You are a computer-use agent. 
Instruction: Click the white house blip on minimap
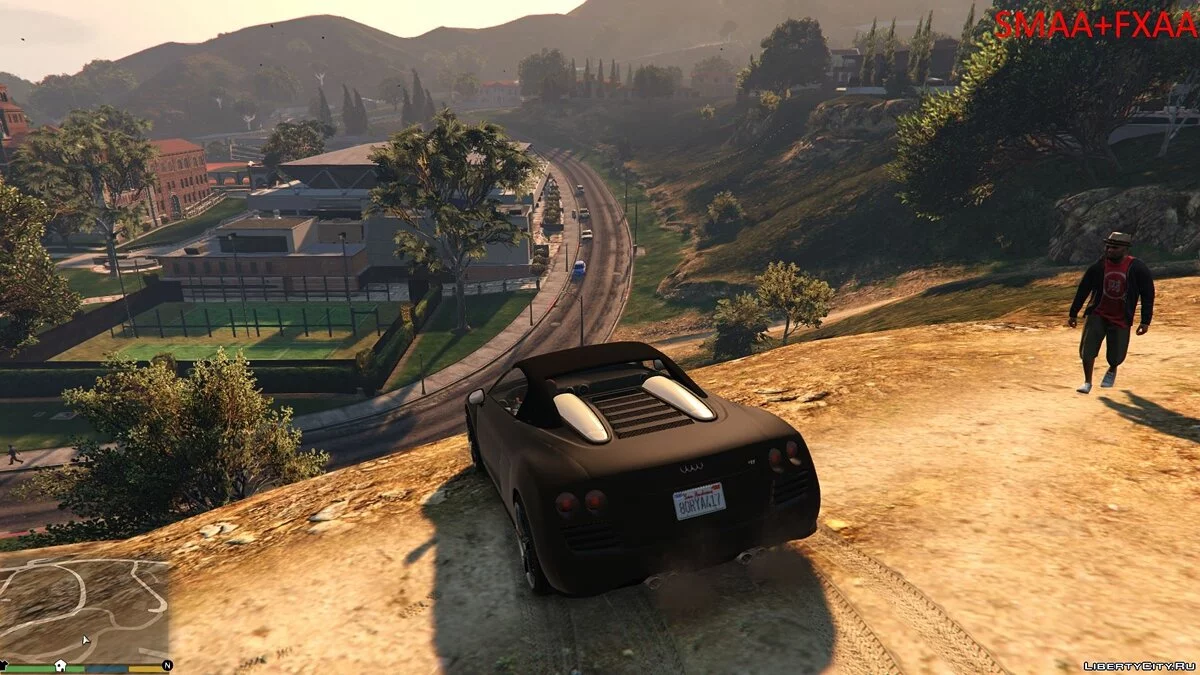60,664
